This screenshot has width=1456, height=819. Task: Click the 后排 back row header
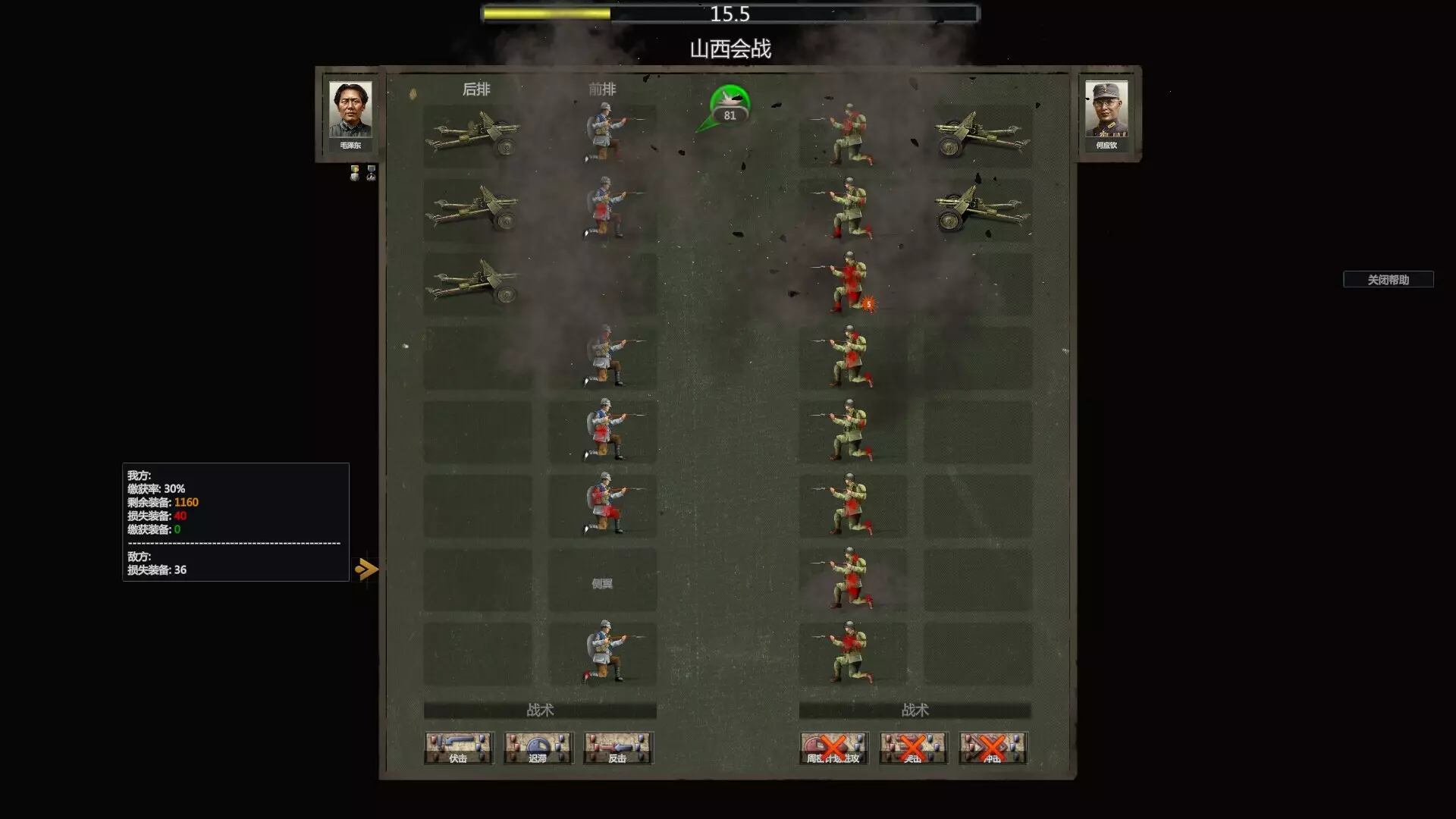(475, 89)
